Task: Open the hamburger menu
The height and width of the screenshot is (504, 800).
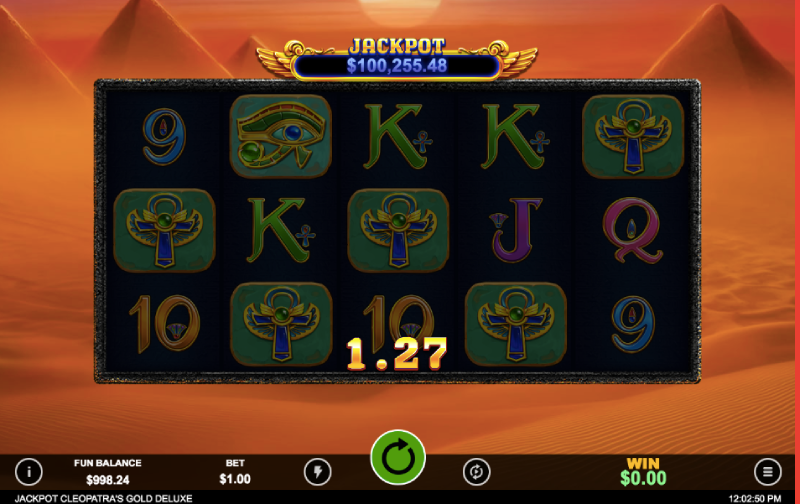Action: point(767,471)
